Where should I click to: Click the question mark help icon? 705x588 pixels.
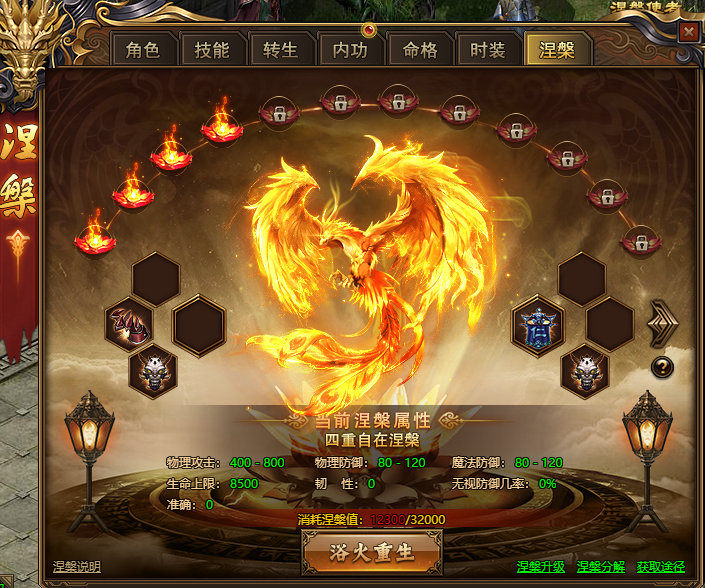662,367
